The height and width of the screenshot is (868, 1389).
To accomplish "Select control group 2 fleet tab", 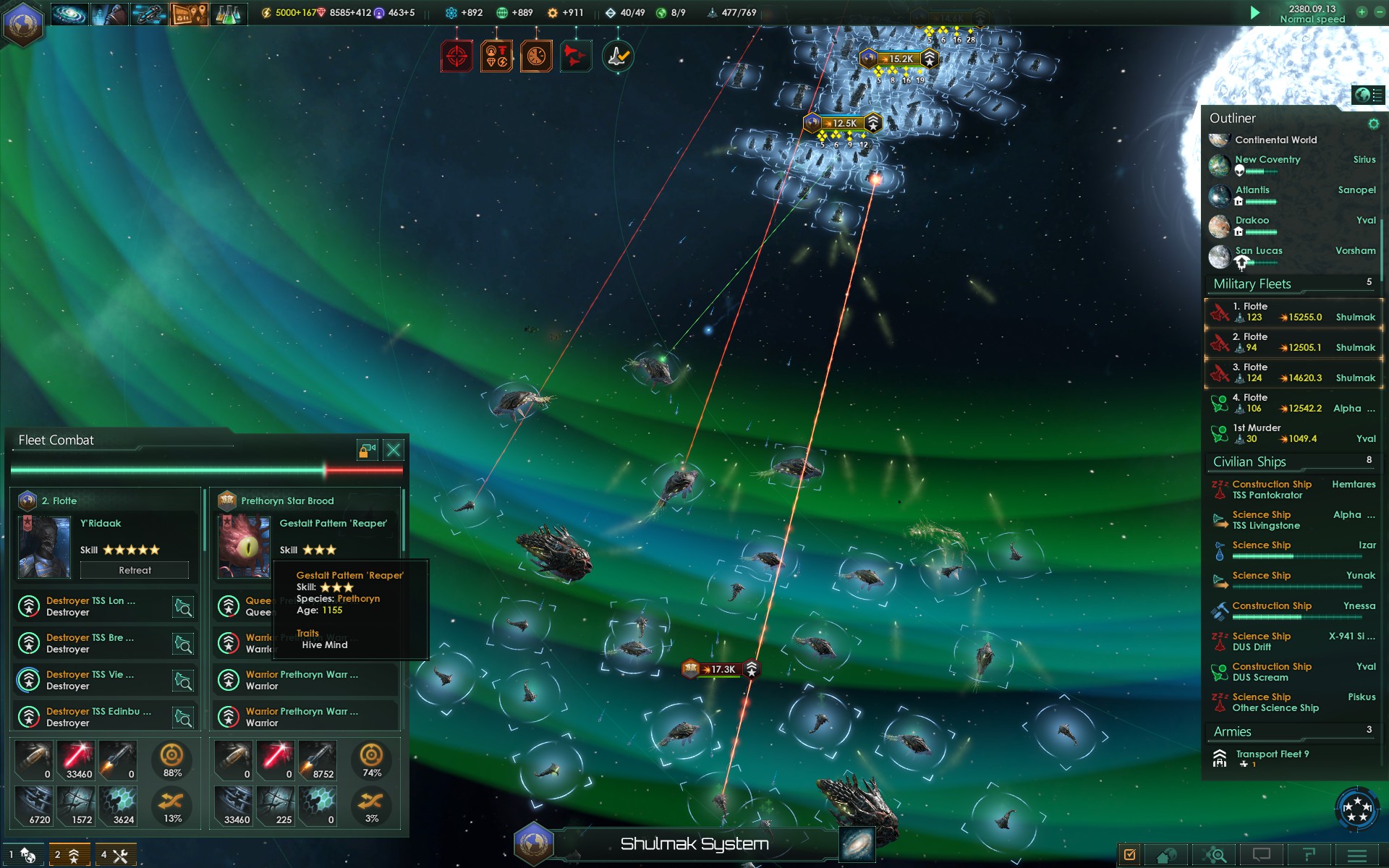I will pyautogui.click(x=69, y=855).
